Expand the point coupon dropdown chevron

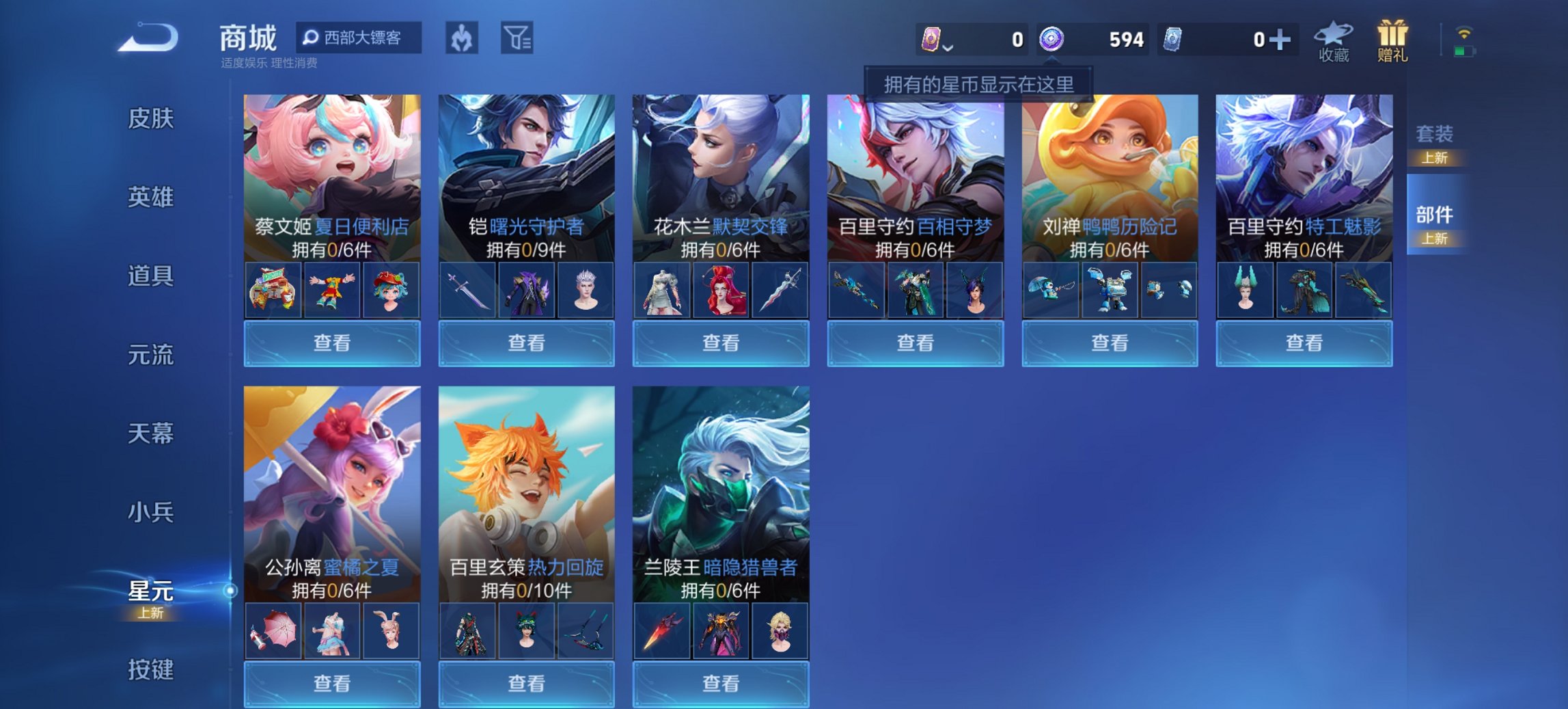949,46
